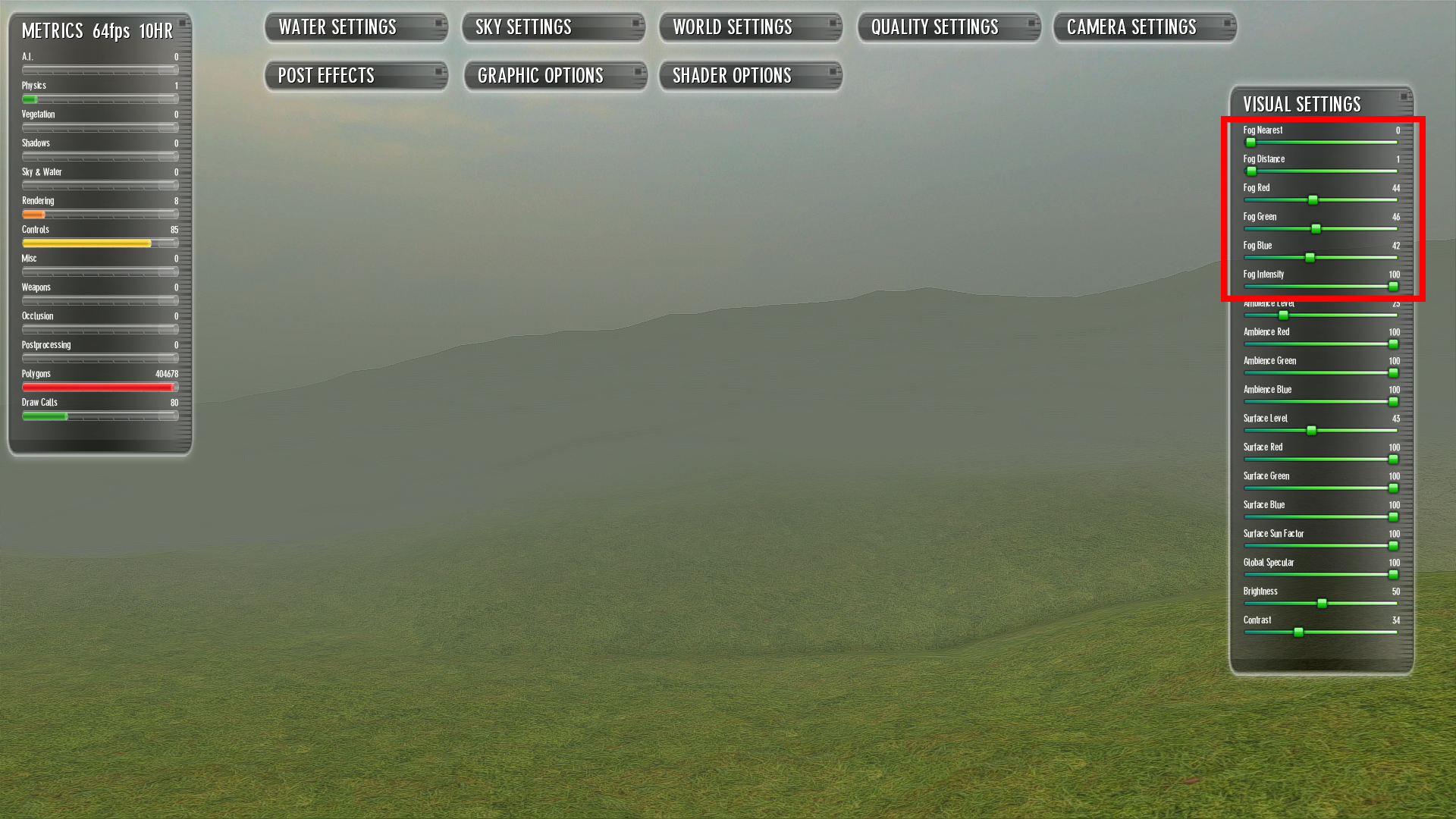The width and height of the screenshot is (1456, 819).
Task: Adjust the Surface Level slider
Action: (x=1311, y=431)
